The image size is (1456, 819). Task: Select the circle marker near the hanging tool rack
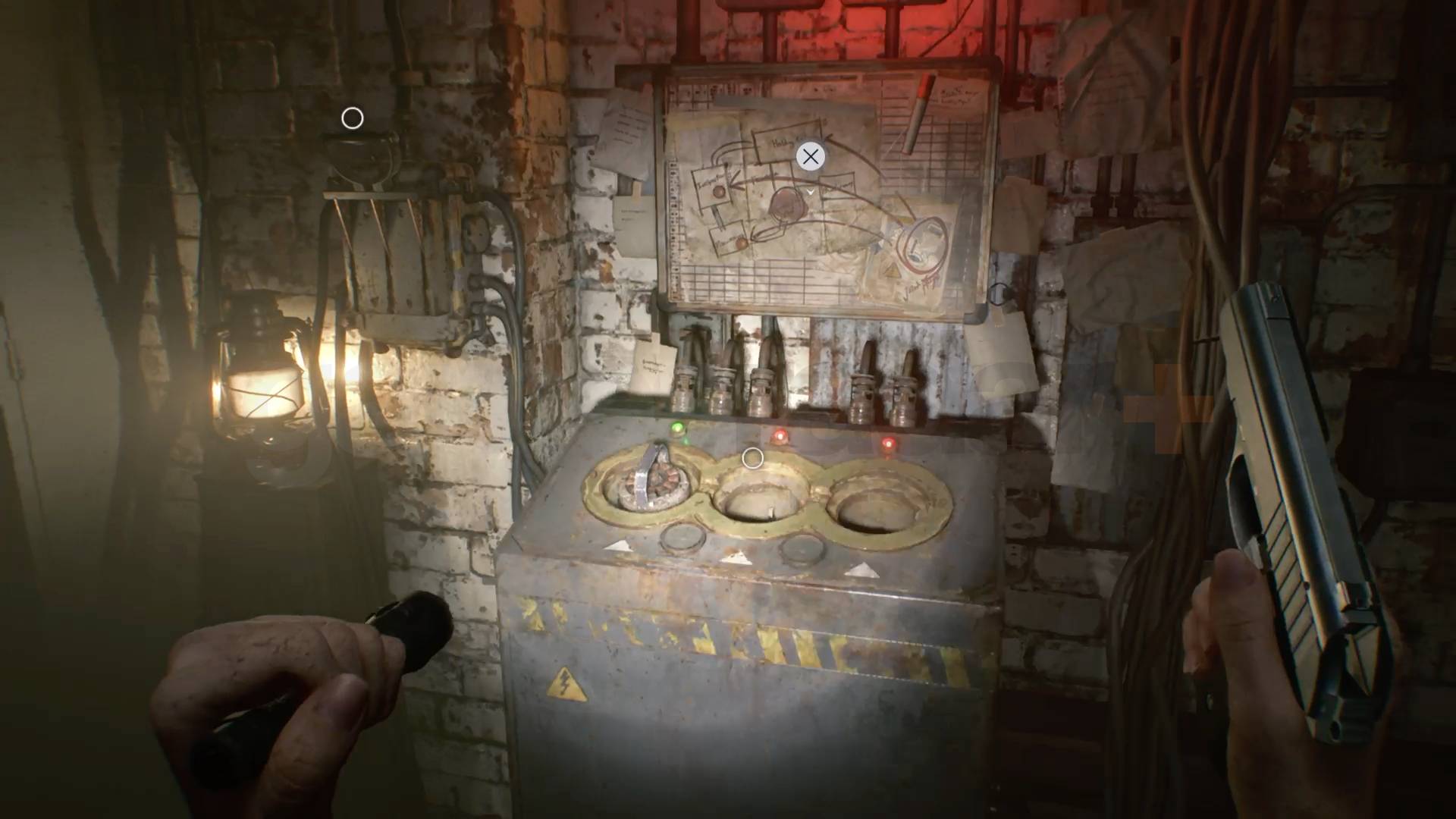click(353, 118)
